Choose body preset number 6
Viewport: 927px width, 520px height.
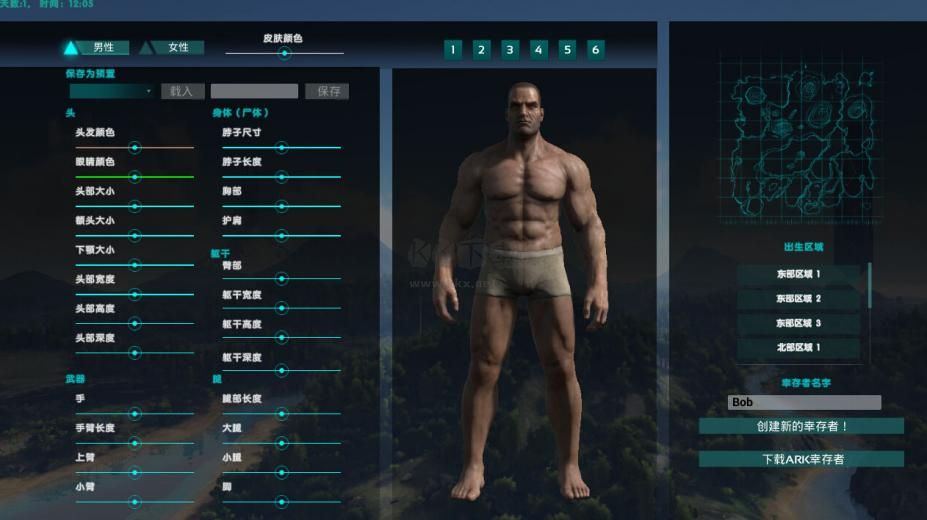pyautogui.click(x=596, y=49)
